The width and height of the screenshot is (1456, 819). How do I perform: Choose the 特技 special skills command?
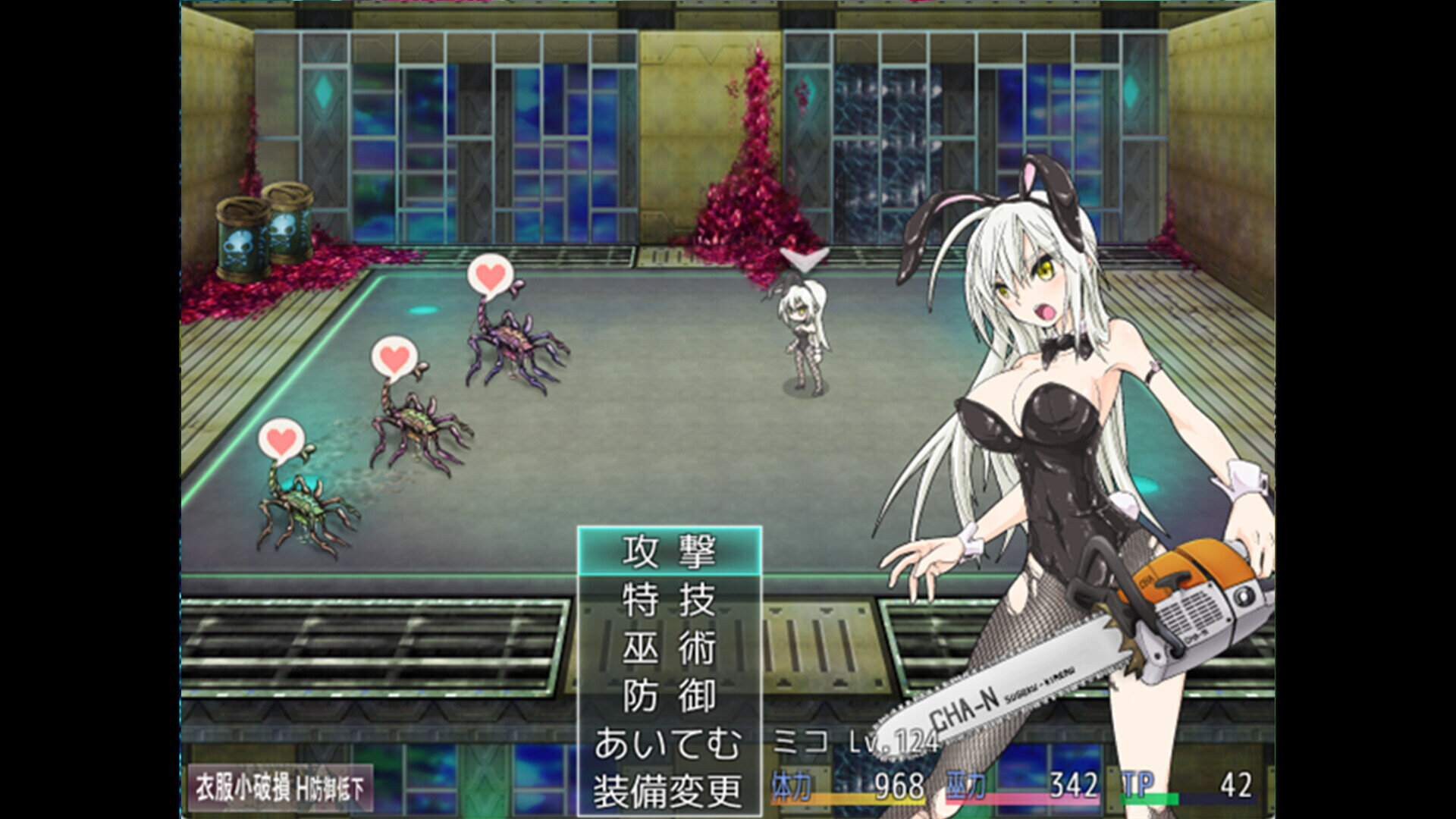click(x=669, y=600)
